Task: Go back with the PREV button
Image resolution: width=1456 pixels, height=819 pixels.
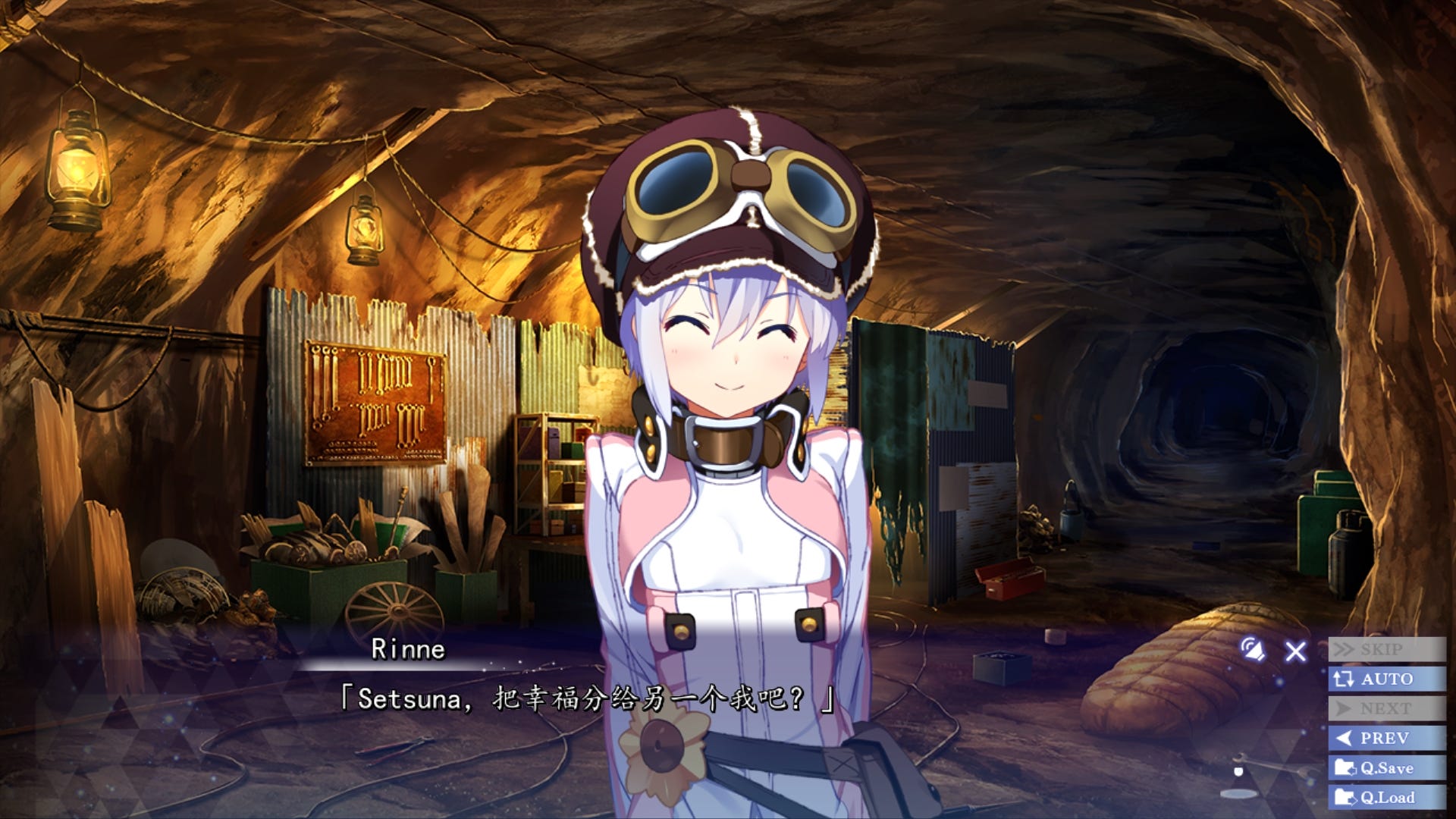Action: point(1386,738)
